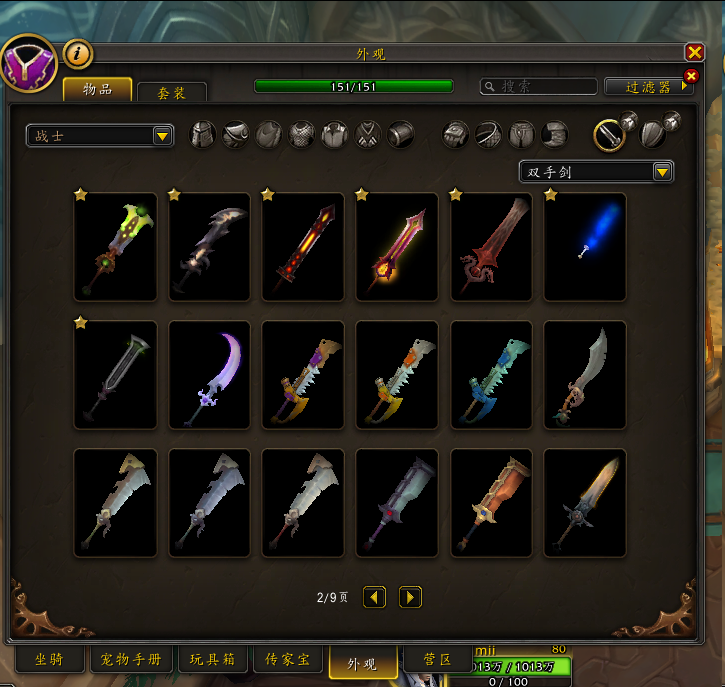This screenshot has width=725, height=687.
Task: Close the 外观 appearance window
Action: (x=694, y=53)
